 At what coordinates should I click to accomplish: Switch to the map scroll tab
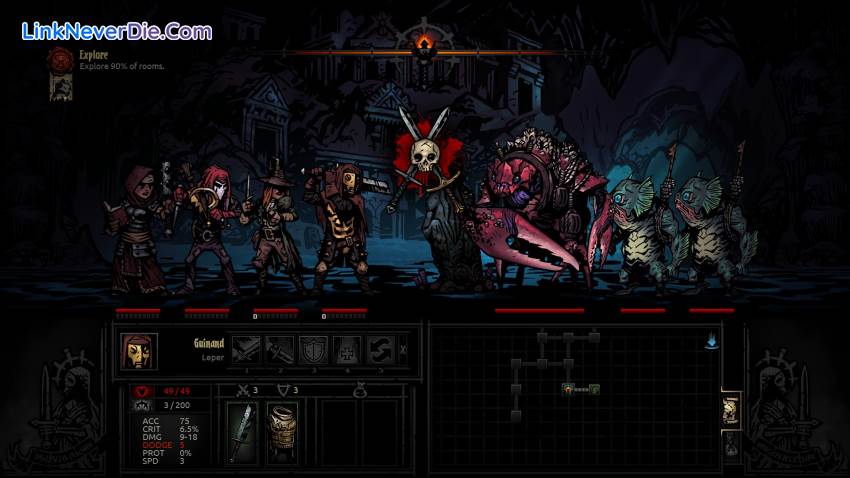[731, 409]
